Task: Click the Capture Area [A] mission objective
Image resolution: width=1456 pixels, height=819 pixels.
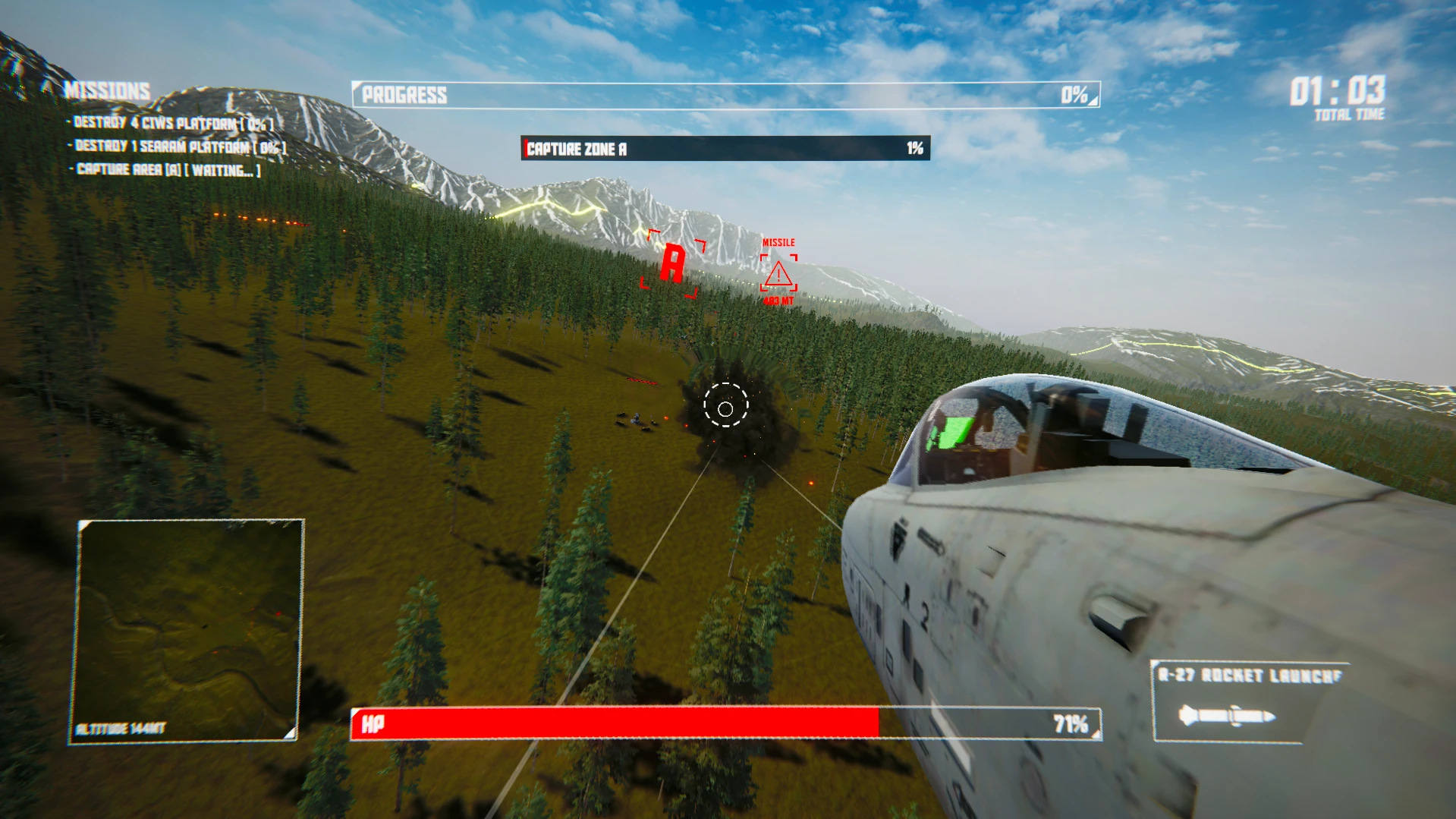Action: point(168,170)
